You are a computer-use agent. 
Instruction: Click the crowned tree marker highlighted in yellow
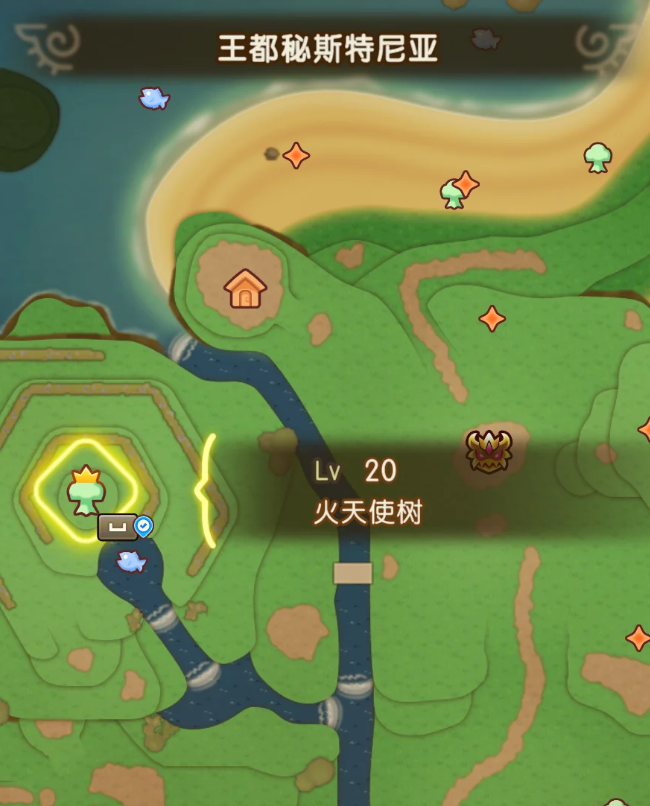86,490
